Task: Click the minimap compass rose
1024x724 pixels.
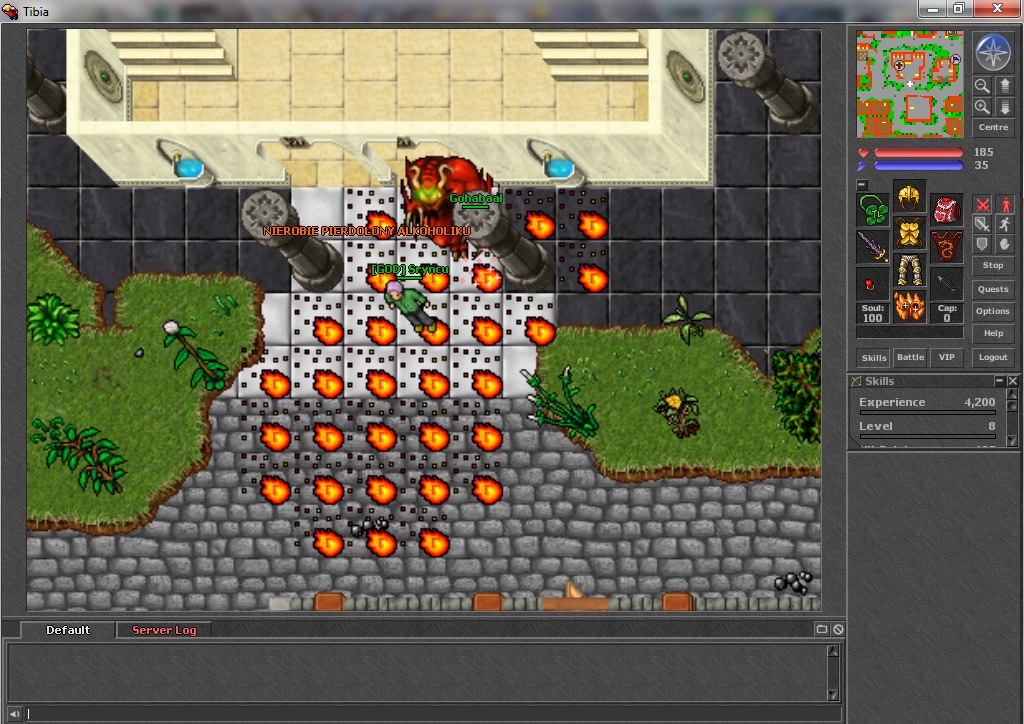Action: click(993, 51)
